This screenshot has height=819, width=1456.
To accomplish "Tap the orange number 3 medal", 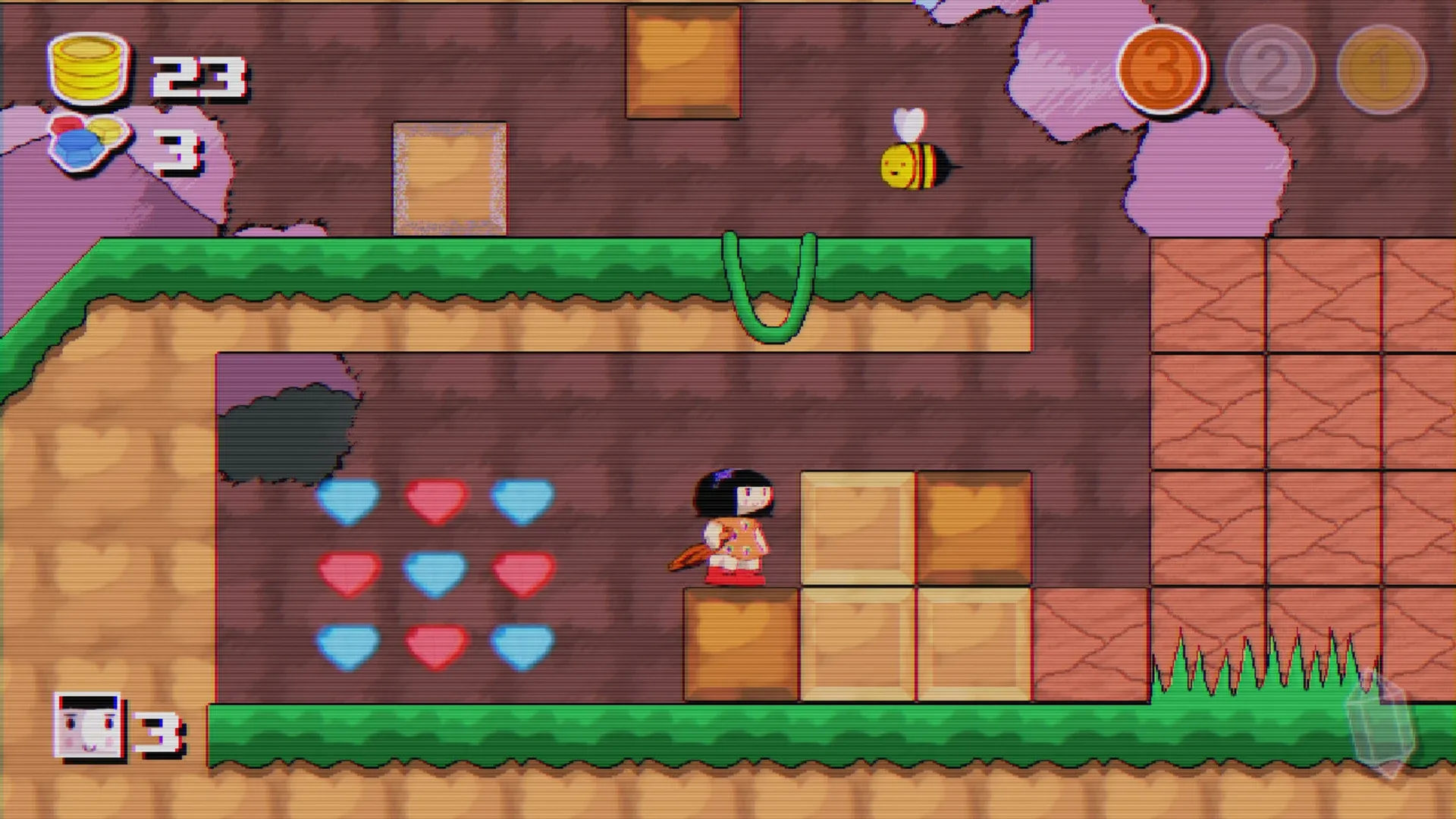I will [1166, 70].
